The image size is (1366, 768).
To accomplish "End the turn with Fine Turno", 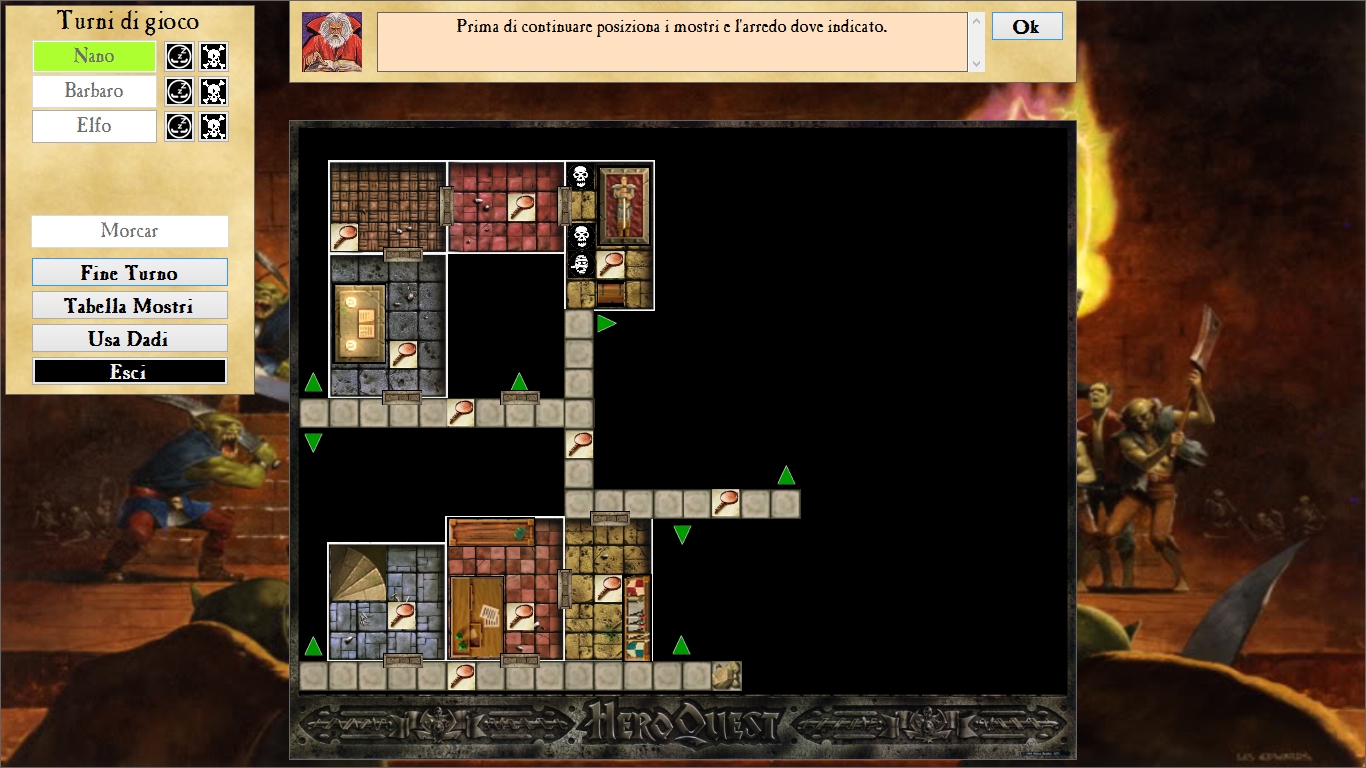I will coord(130,273).
